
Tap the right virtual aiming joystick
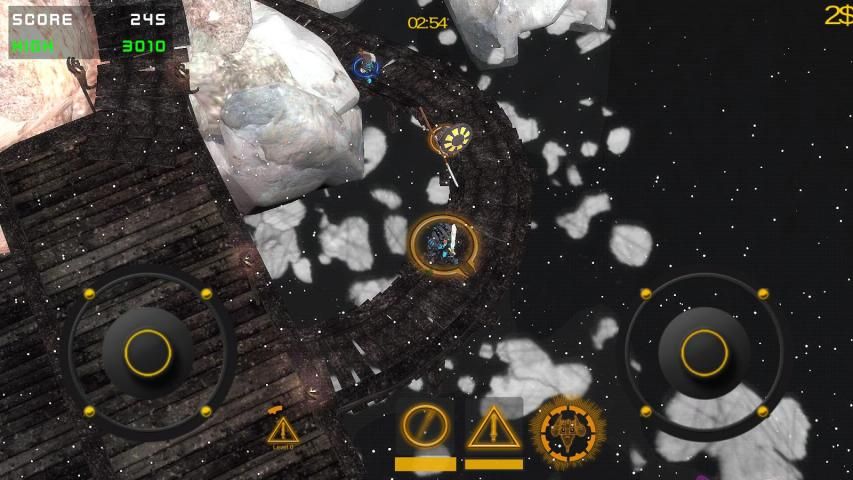coord(704,352)
